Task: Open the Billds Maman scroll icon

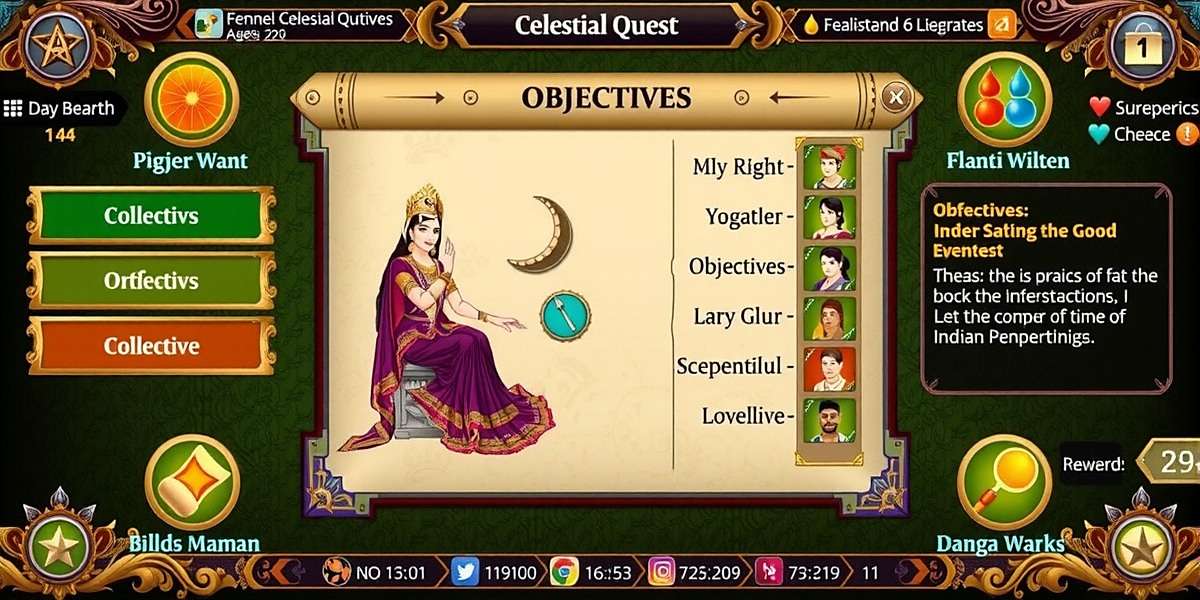Action: [190, 484]
